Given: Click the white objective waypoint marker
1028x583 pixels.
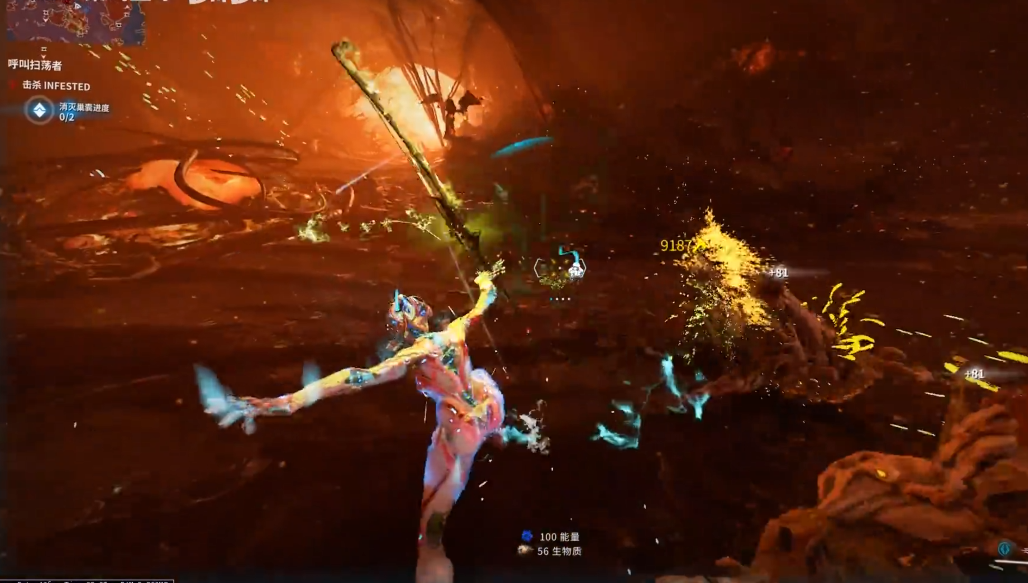Looking at the screenshot, I should (x=576, y=268).
